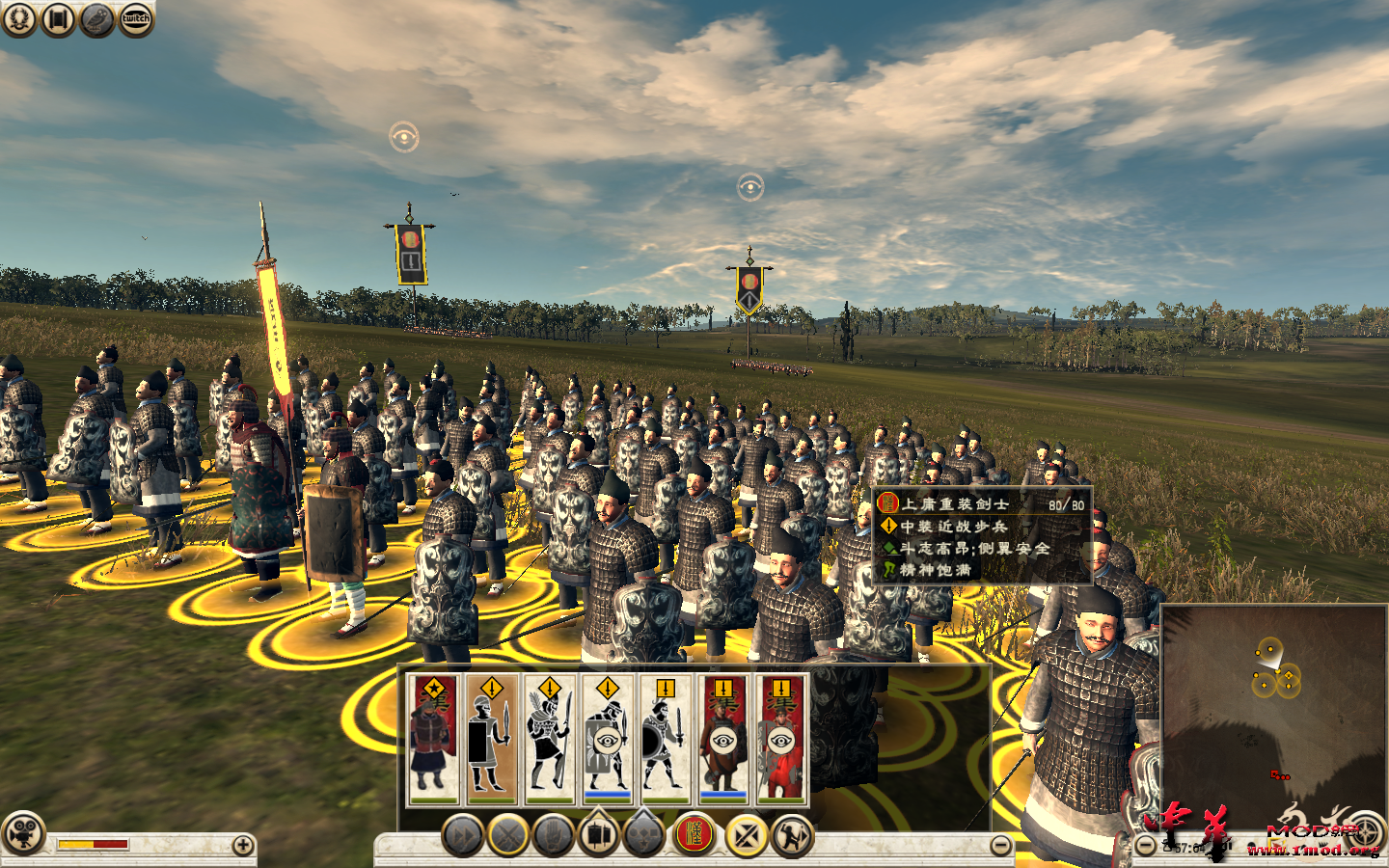
Task: Open the formation shapes button
Action: [644, 835]
